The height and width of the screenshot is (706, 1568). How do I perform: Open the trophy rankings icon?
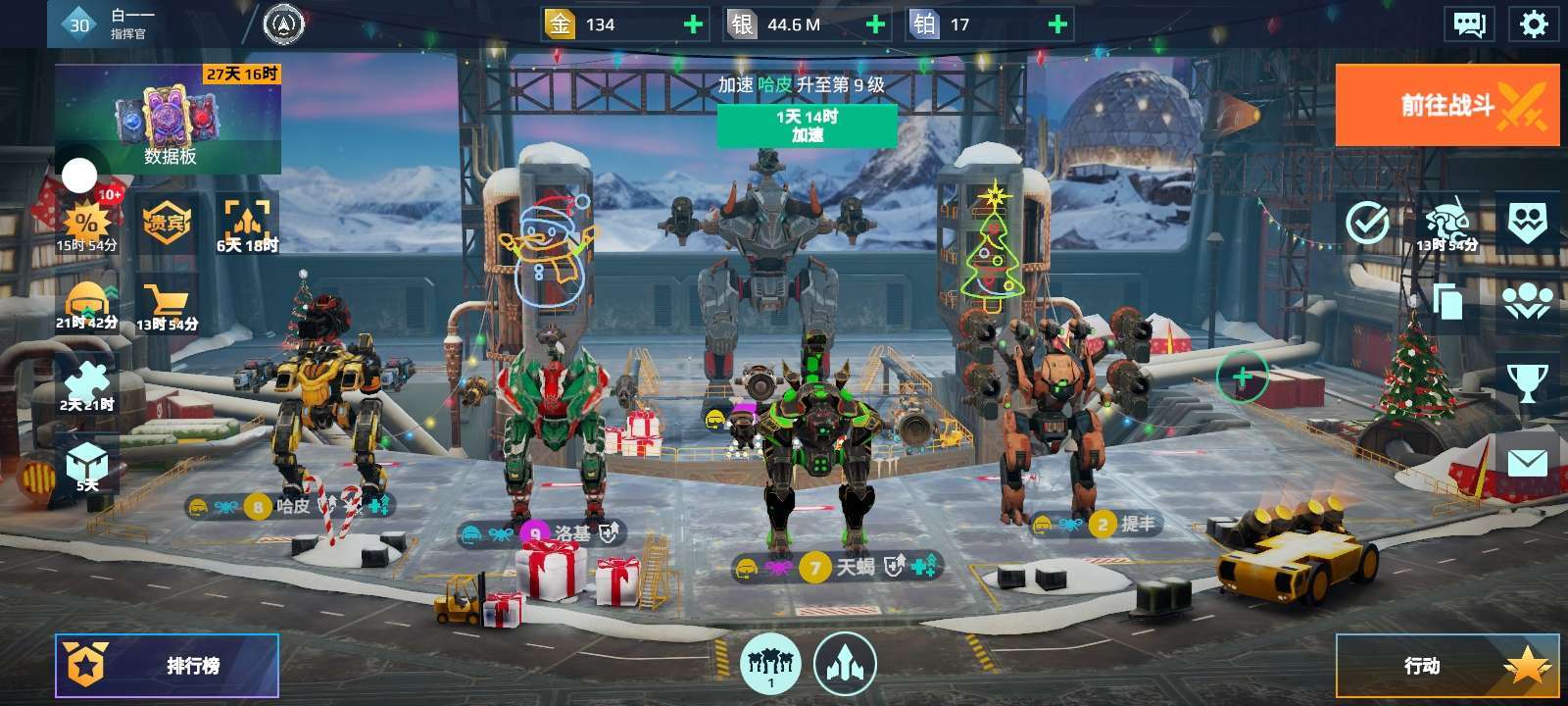pyautogui.click(x=1527, y=382)
